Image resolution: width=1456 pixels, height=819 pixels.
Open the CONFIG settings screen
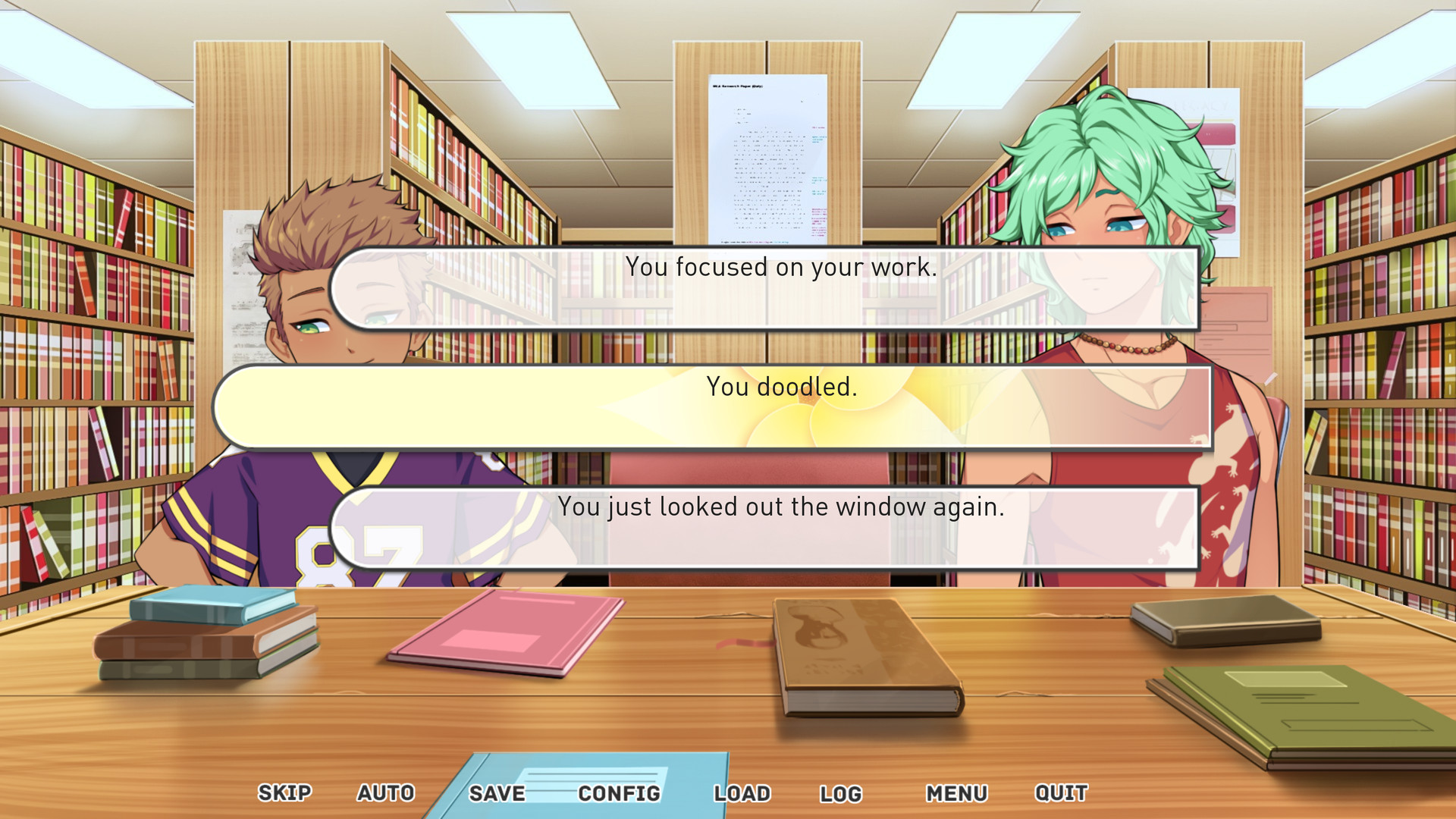[619, 792]
